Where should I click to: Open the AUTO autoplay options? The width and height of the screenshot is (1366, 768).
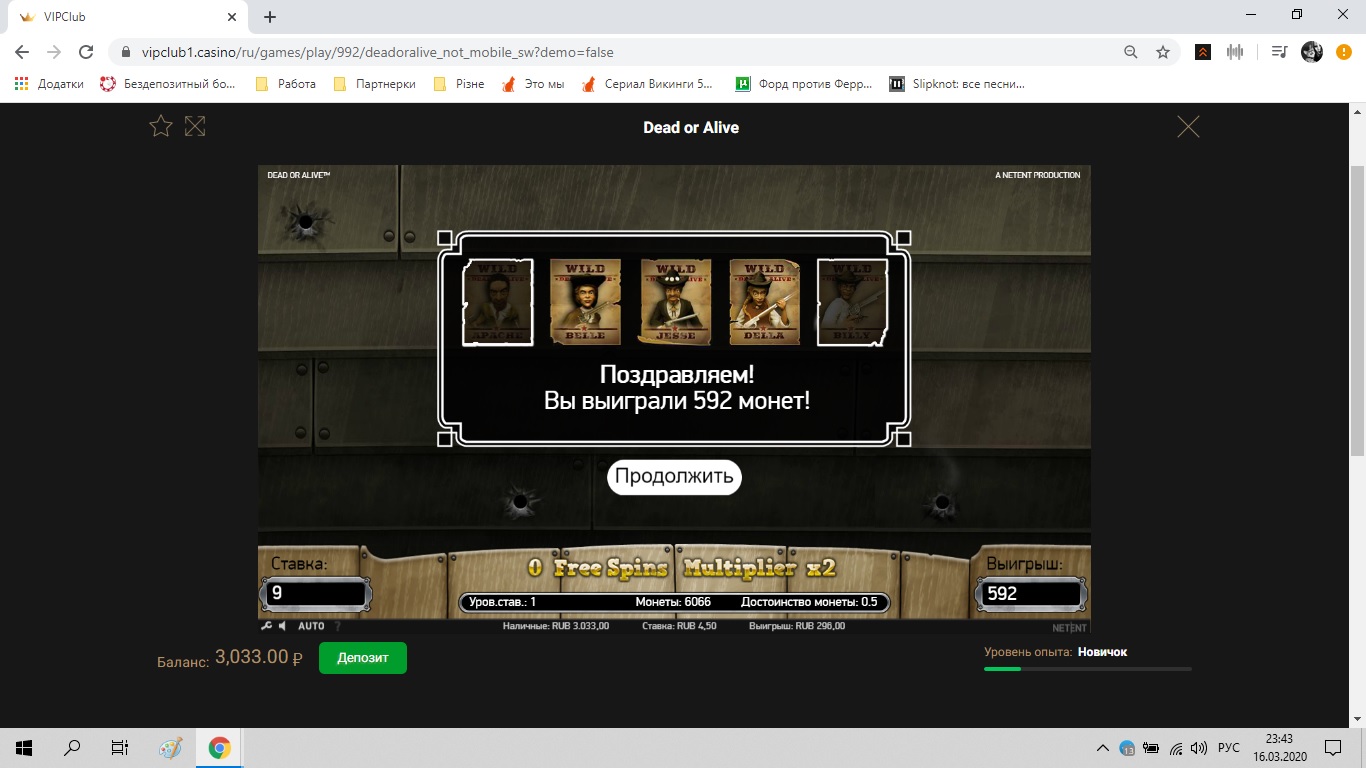[x=311, y=626]
